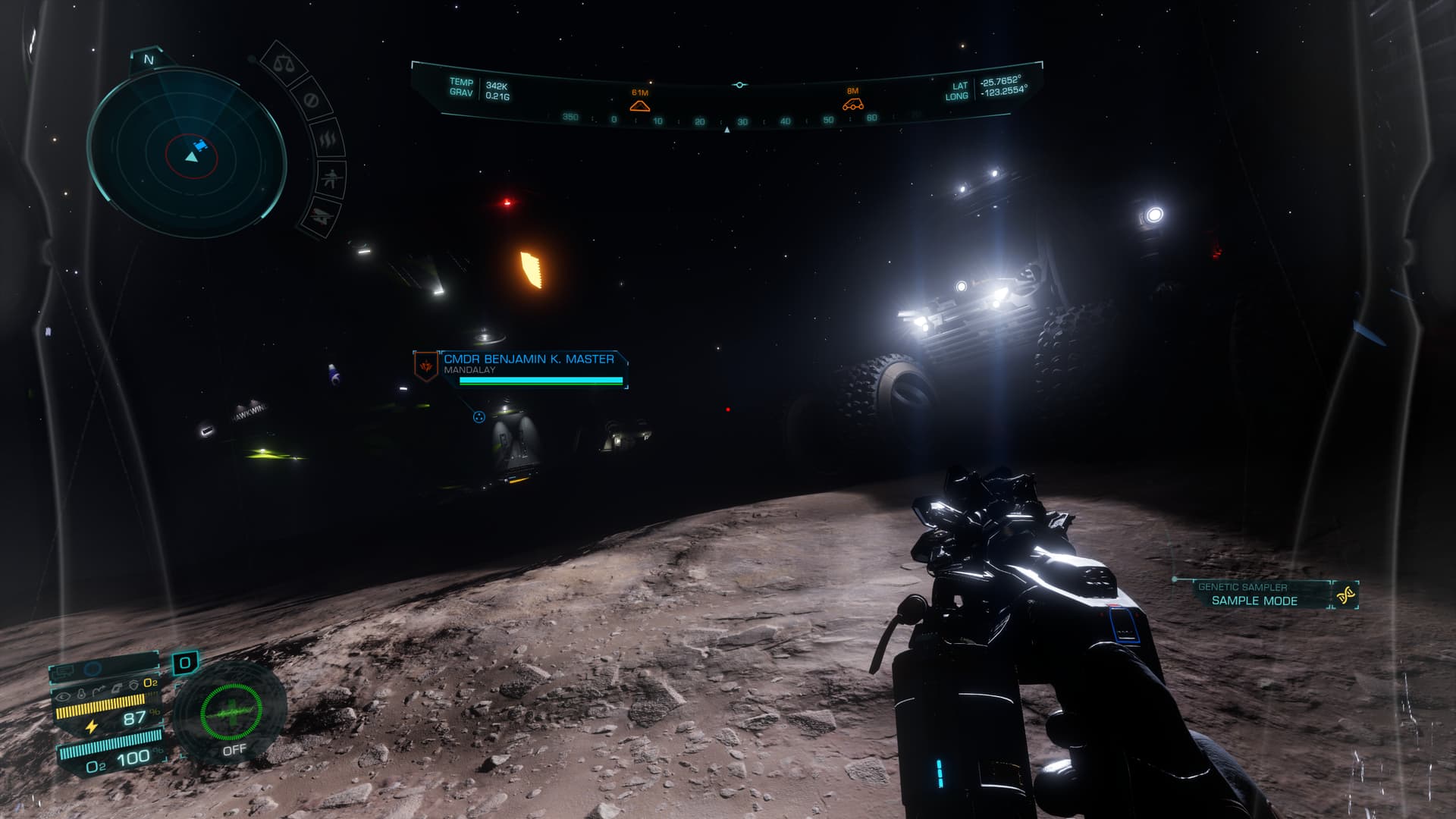Click the night vision eye icon
This screenshot has width=1456, height=819.
(x=63, y=694)
